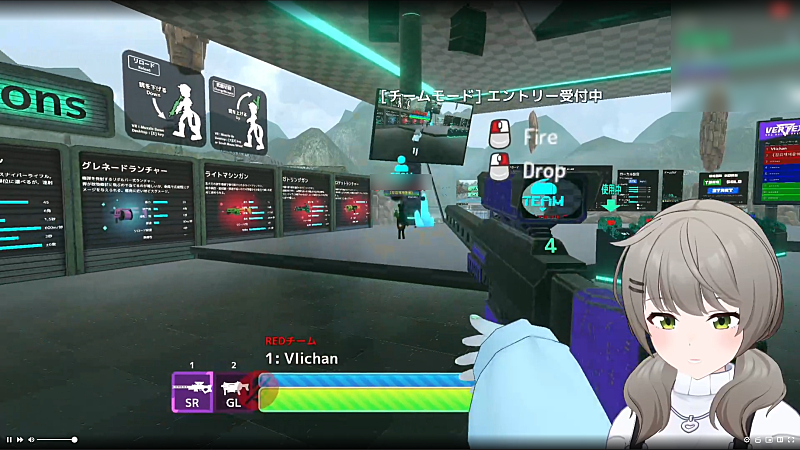Skip to the next video

[x=20, y=440]
